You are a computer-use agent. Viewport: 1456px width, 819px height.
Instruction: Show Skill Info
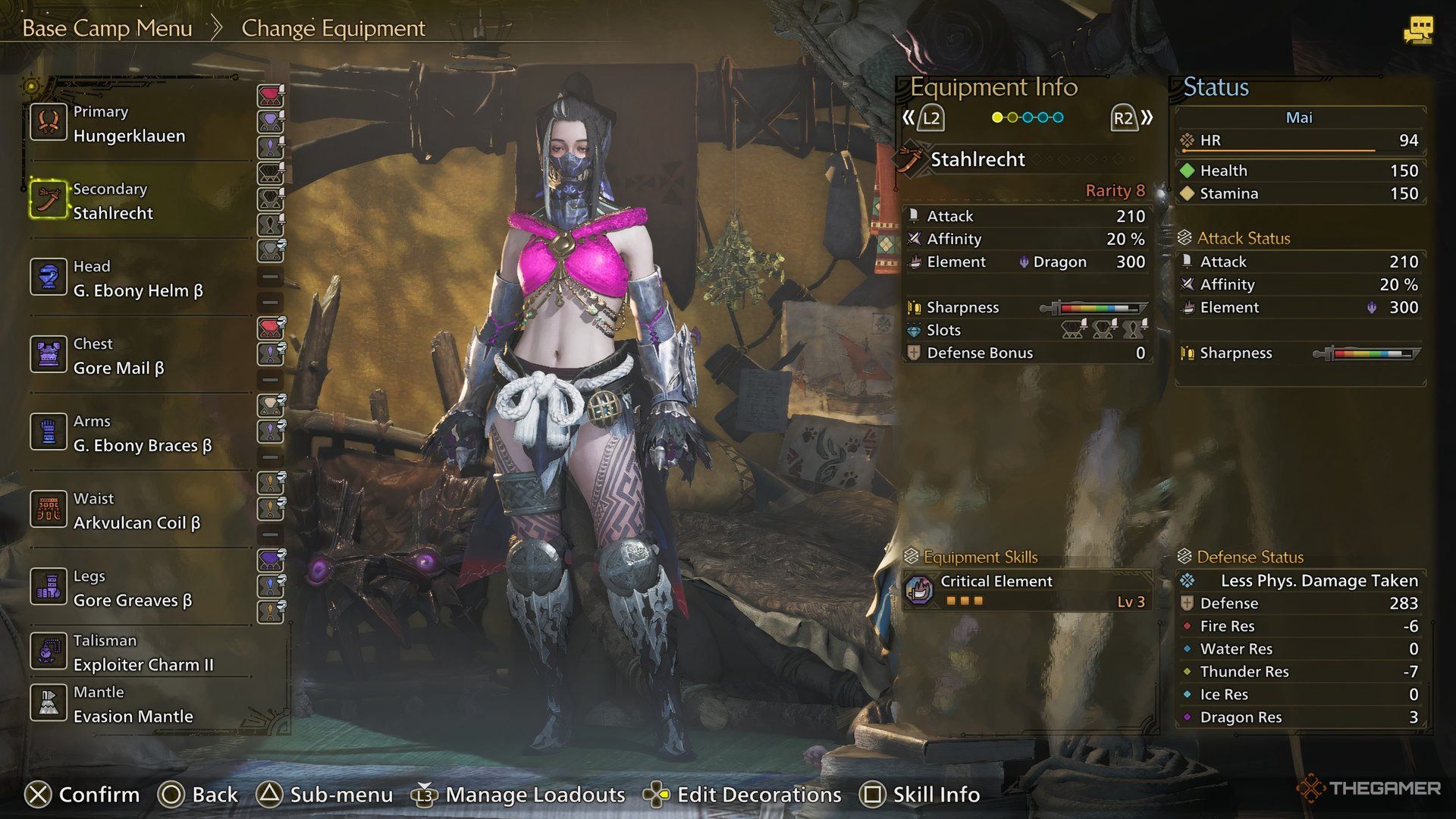coord(920,795)
